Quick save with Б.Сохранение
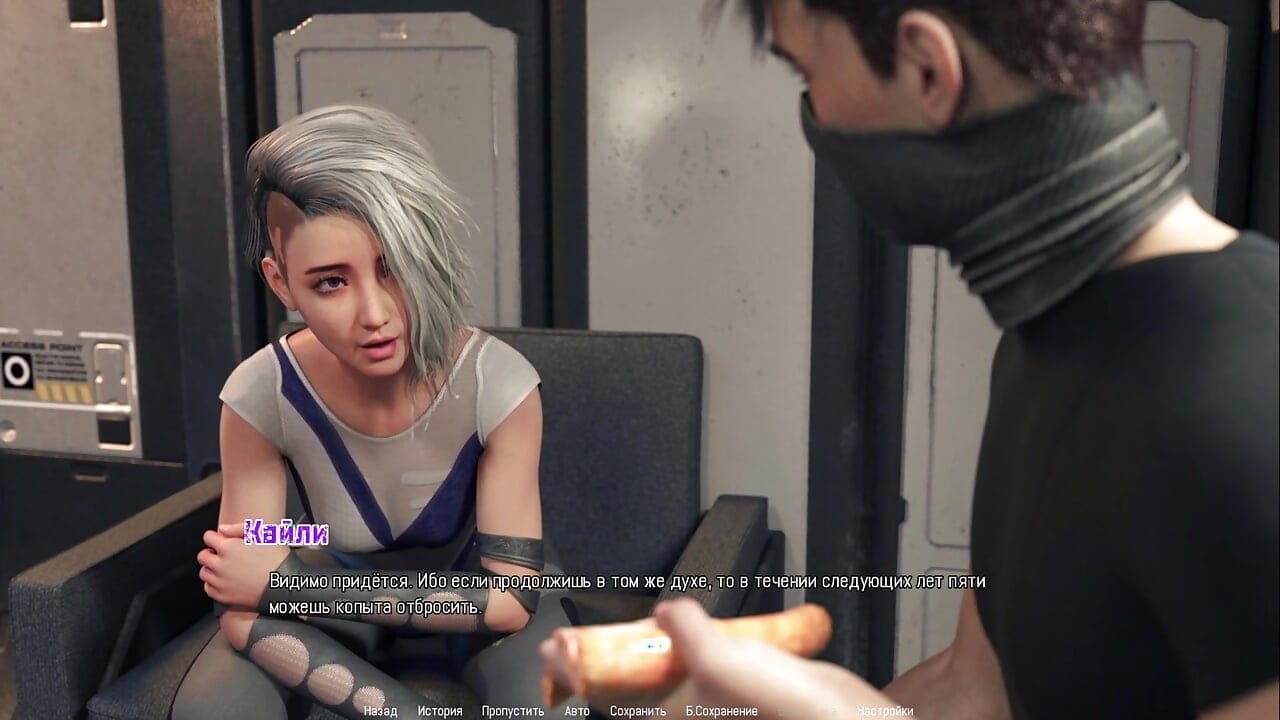1280x720 pixels. pyautogui.click(x=721, y=711)
